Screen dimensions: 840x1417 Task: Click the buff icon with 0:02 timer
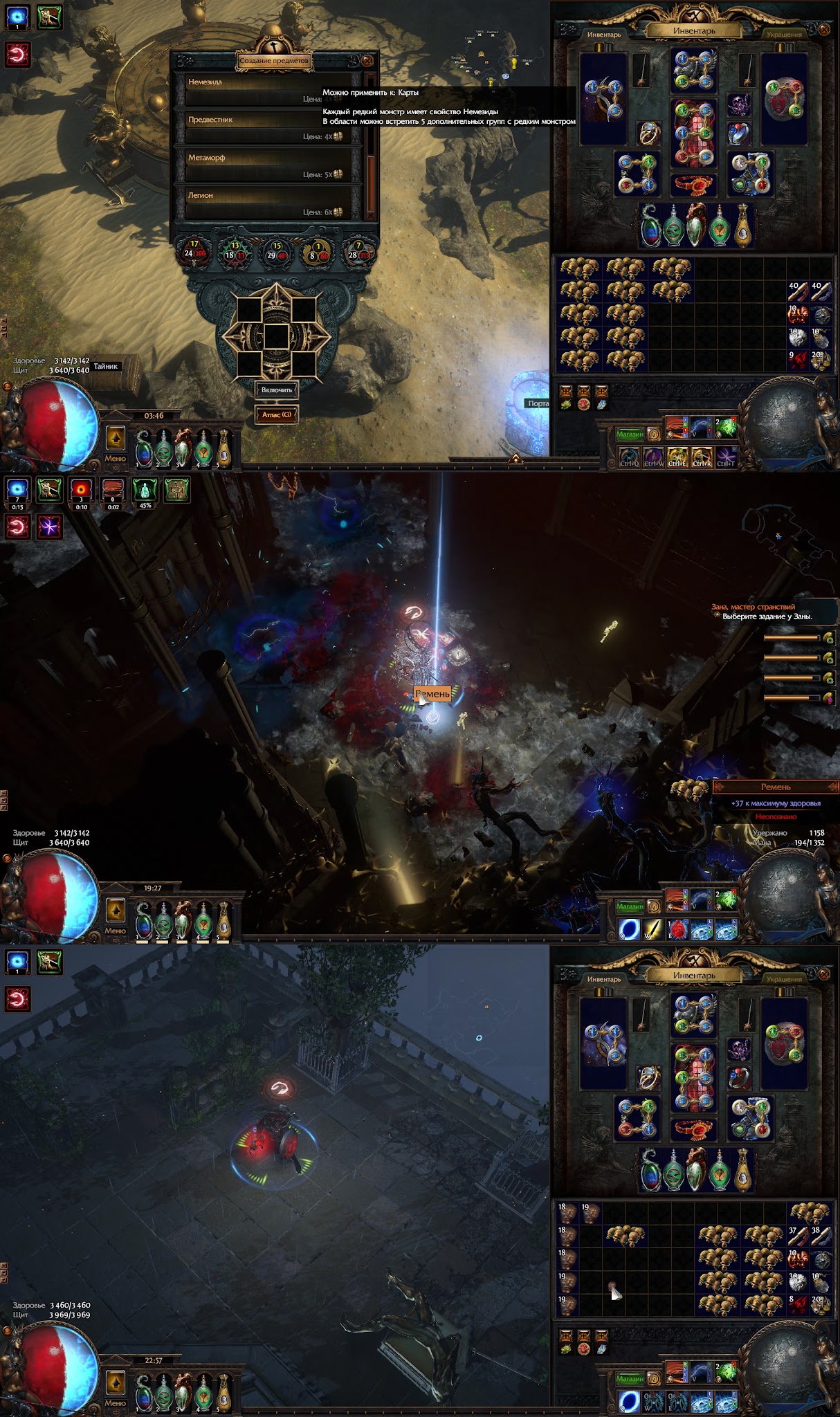tap(113, 489)
